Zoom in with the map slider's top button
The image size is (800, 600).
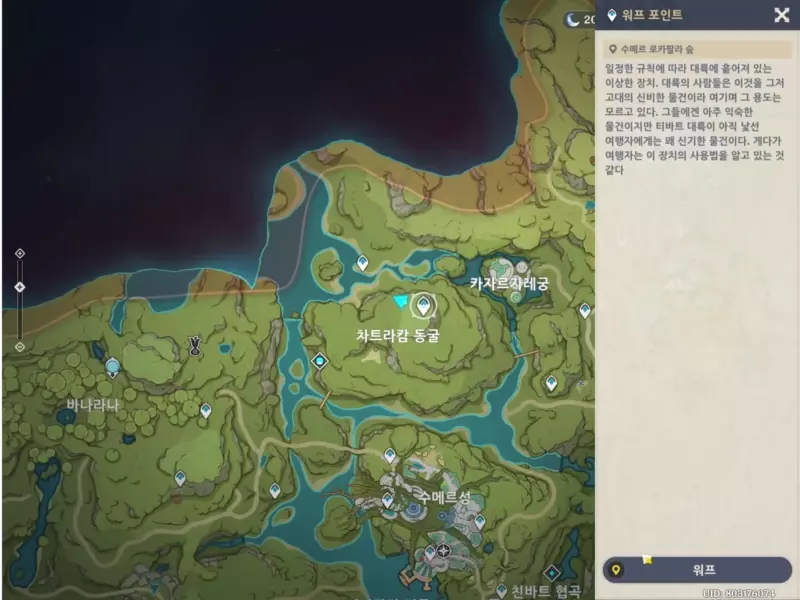tap(19, 254)
